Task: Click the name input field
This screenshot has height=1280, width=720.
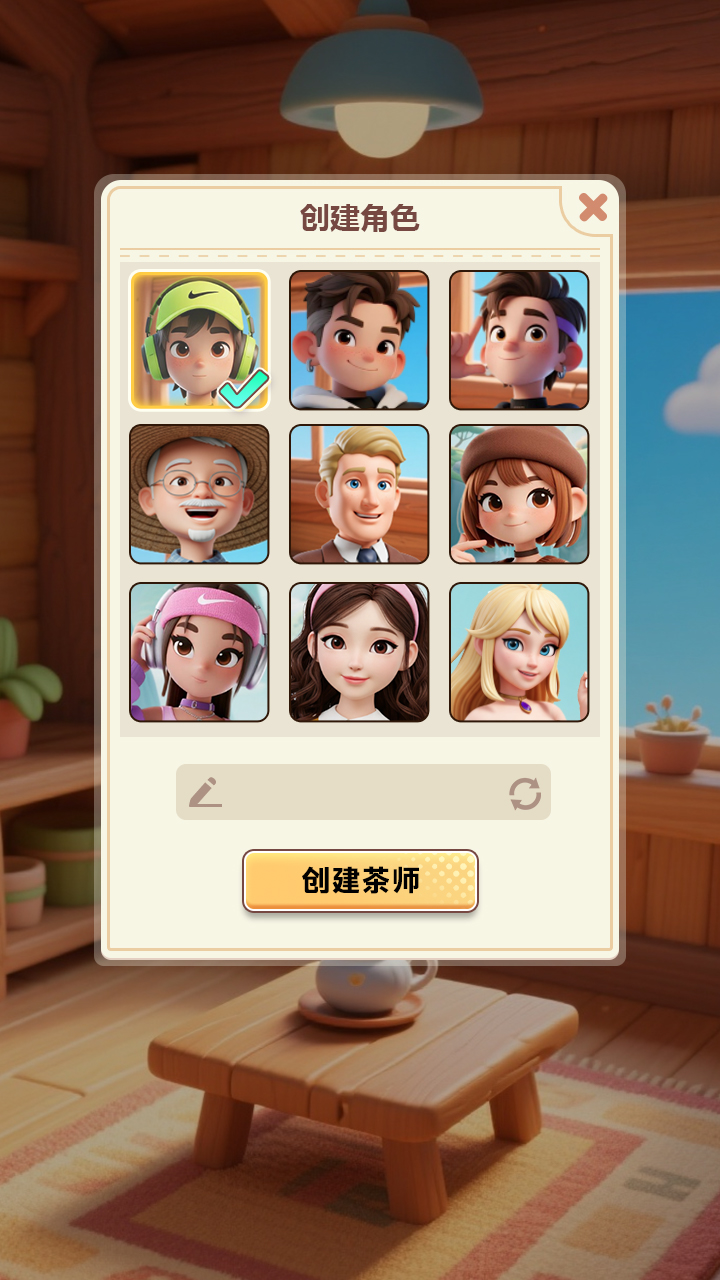Action: [362, 793]
